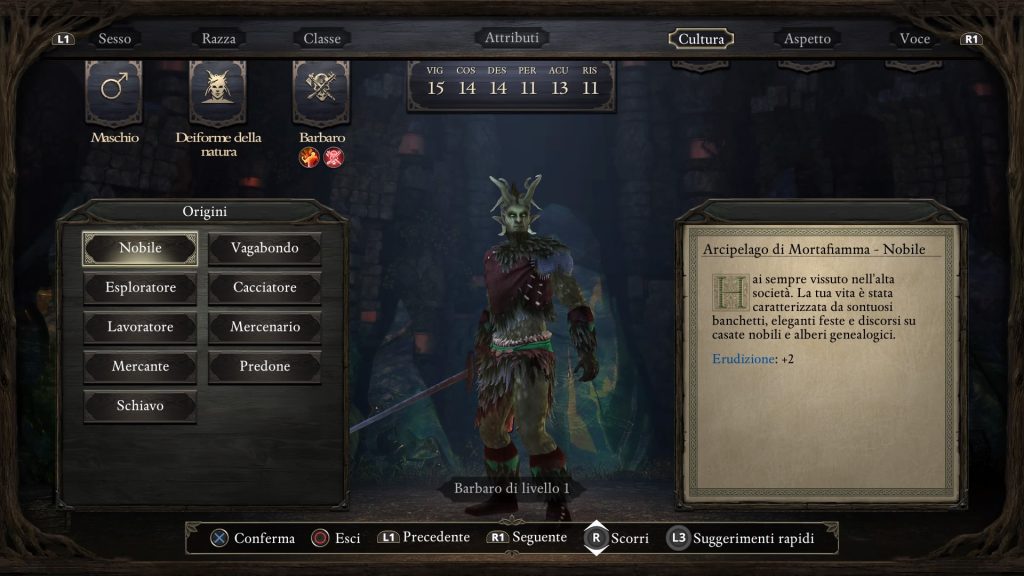This screenshot has height=576, width=1024.
Task: Switch to the Attributi tab
Action: pos(512,38)
